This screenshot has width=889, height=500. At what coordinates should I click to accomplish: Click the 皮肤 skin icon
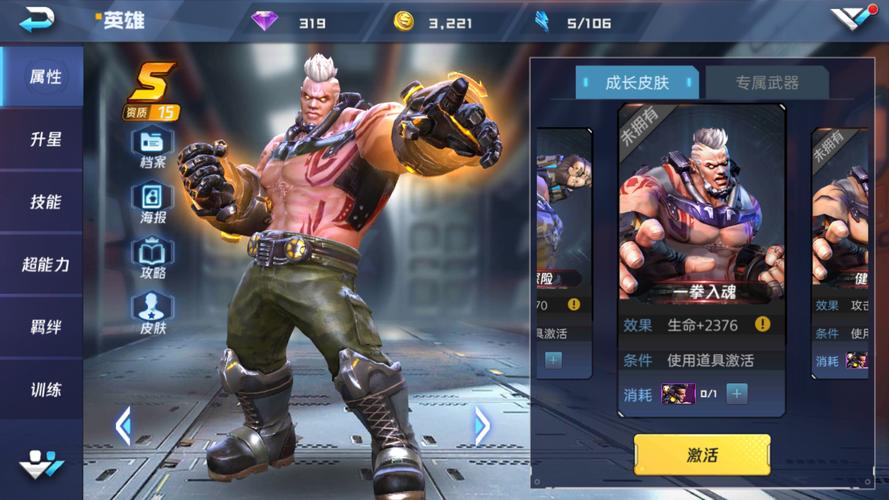tap(153, 311)
